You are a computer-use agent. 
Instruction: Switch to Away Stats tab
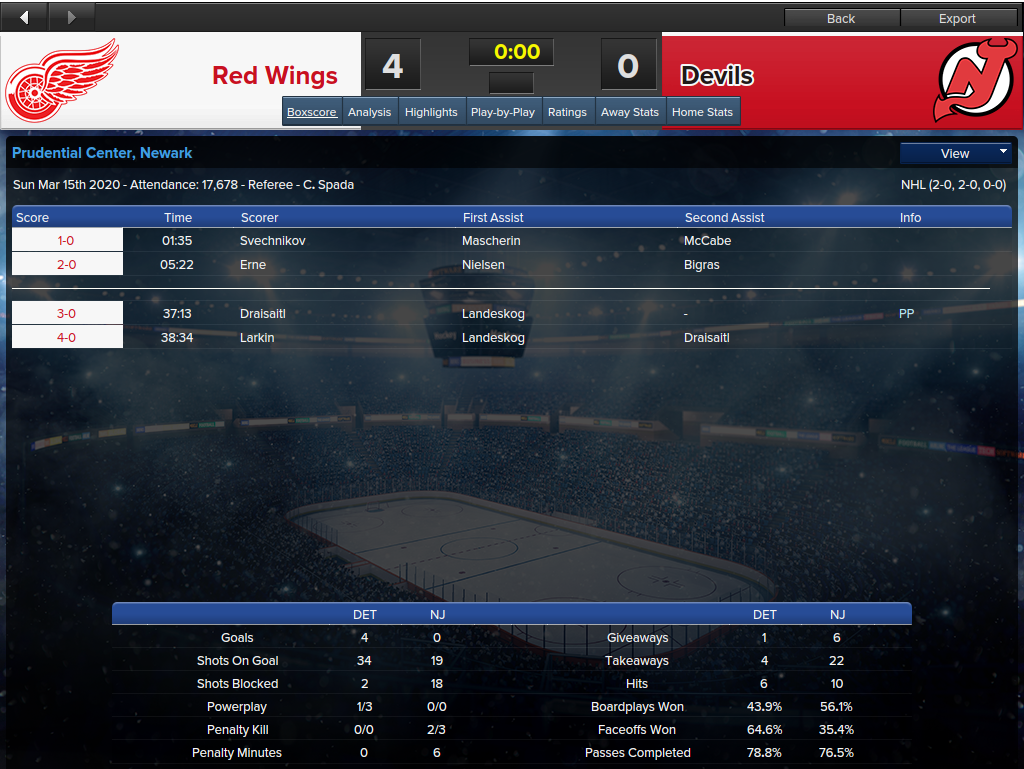point(630,112)
